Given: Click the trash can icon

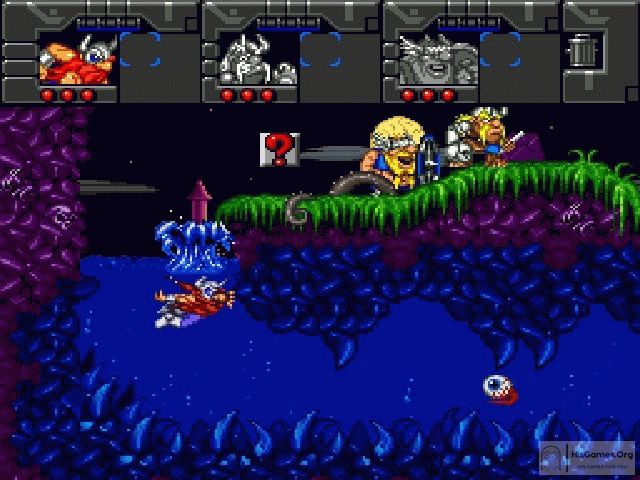Looking at the screenshot, I should tap(580, 50).
